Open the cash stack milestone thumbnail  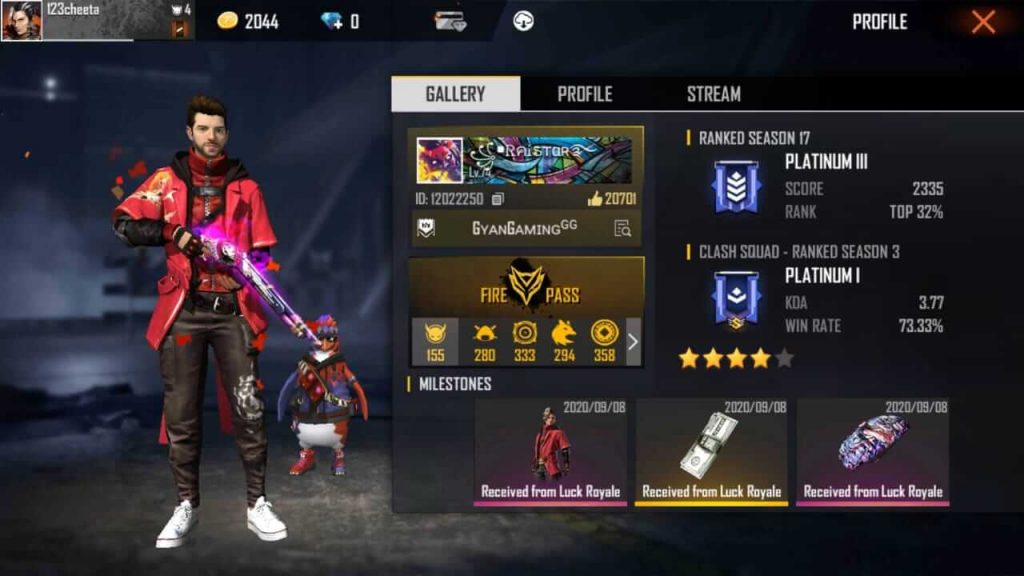pyautogui.click(x=711, y=449)
